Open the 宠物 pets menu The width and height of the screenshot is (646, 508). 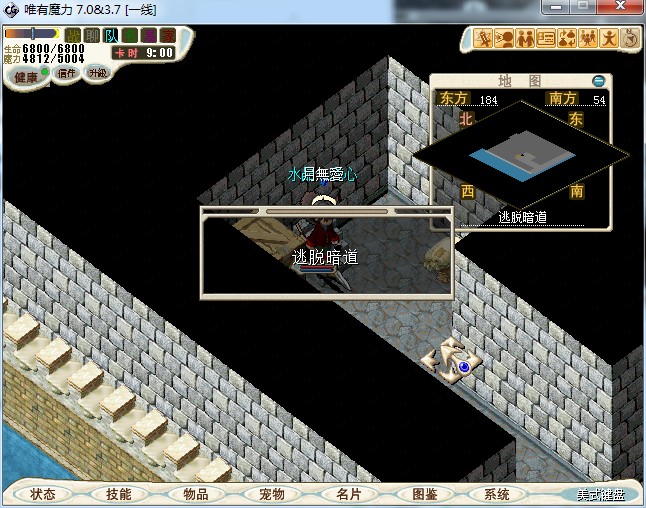(x=272, y=494)
